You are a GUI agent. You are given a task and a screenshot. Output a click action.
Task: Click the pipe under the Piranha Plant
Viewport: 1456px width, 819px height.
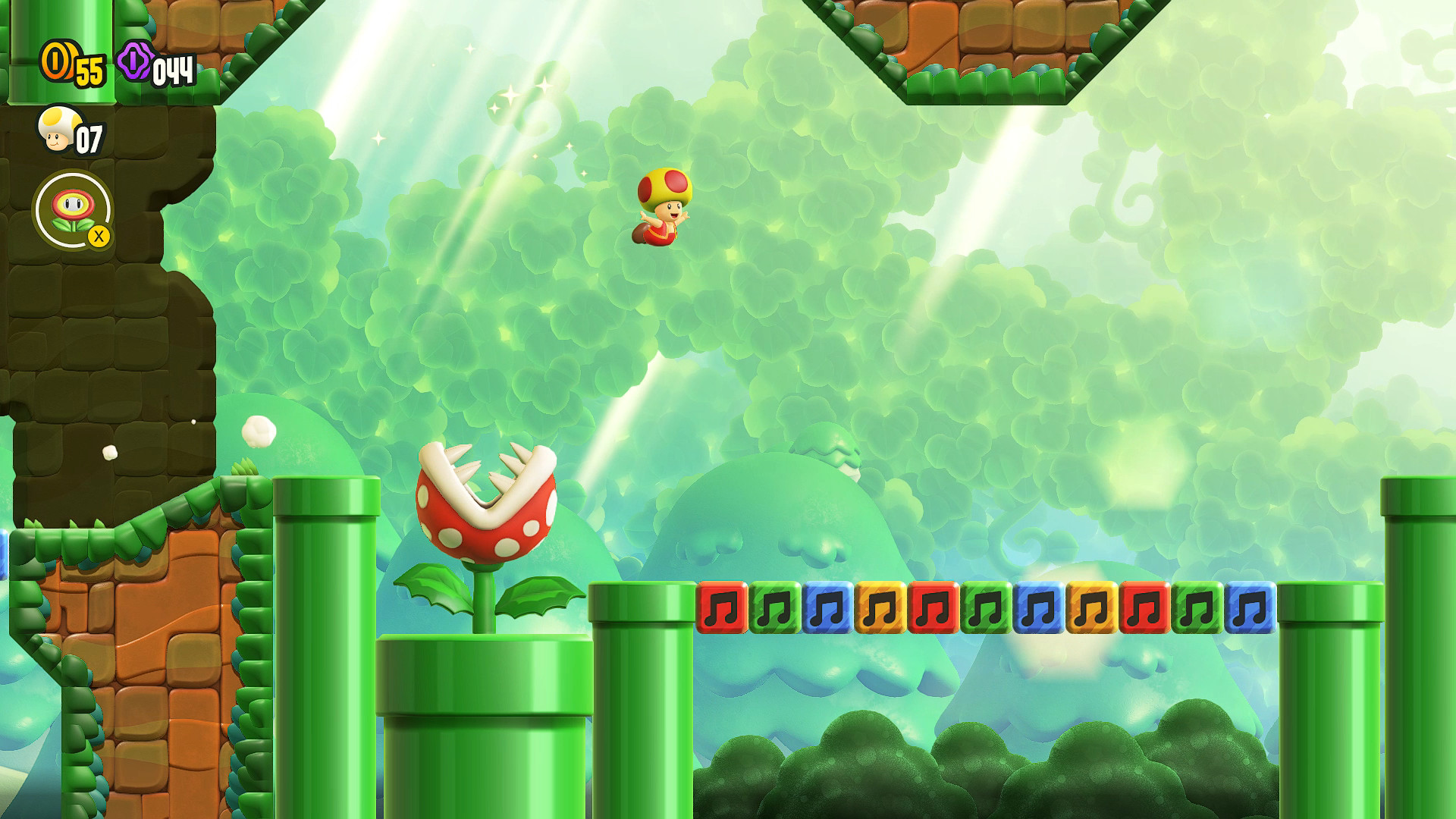coord(485,720)
